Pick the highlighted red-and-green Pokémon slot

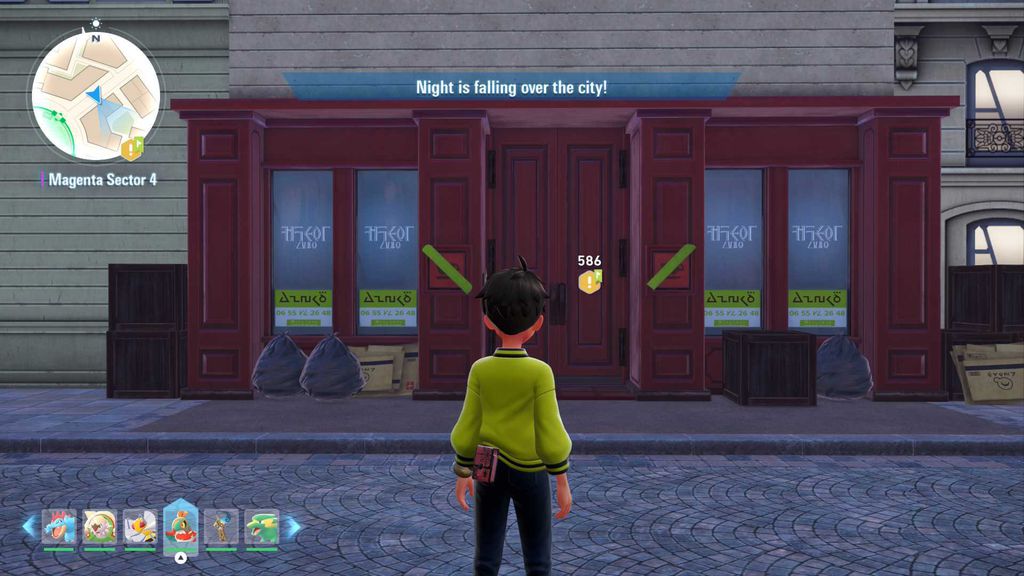(x=181, y=525)
